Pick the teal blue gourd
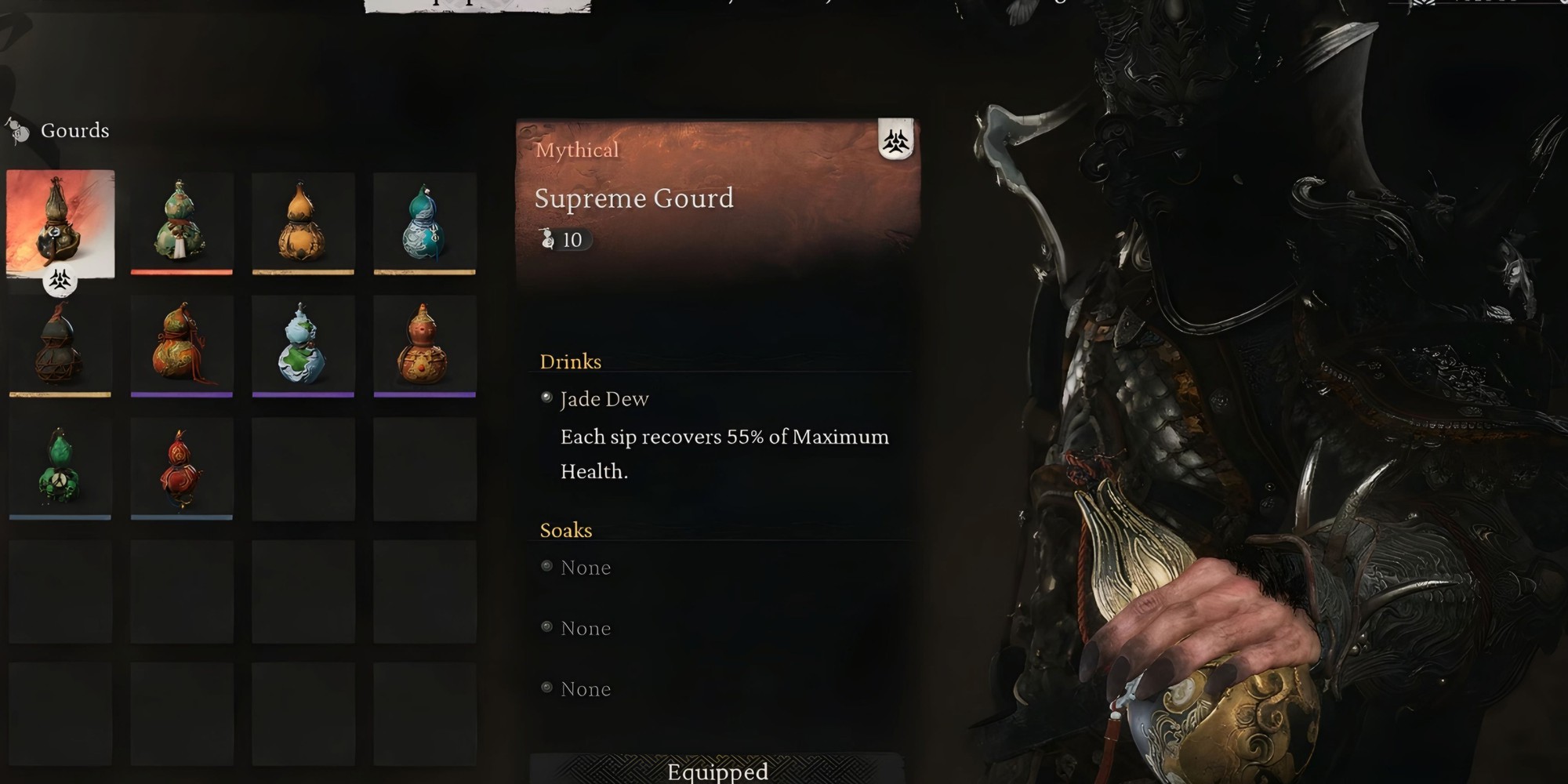This screenshot has width=1568, height=784. click(x=424, y=223)
